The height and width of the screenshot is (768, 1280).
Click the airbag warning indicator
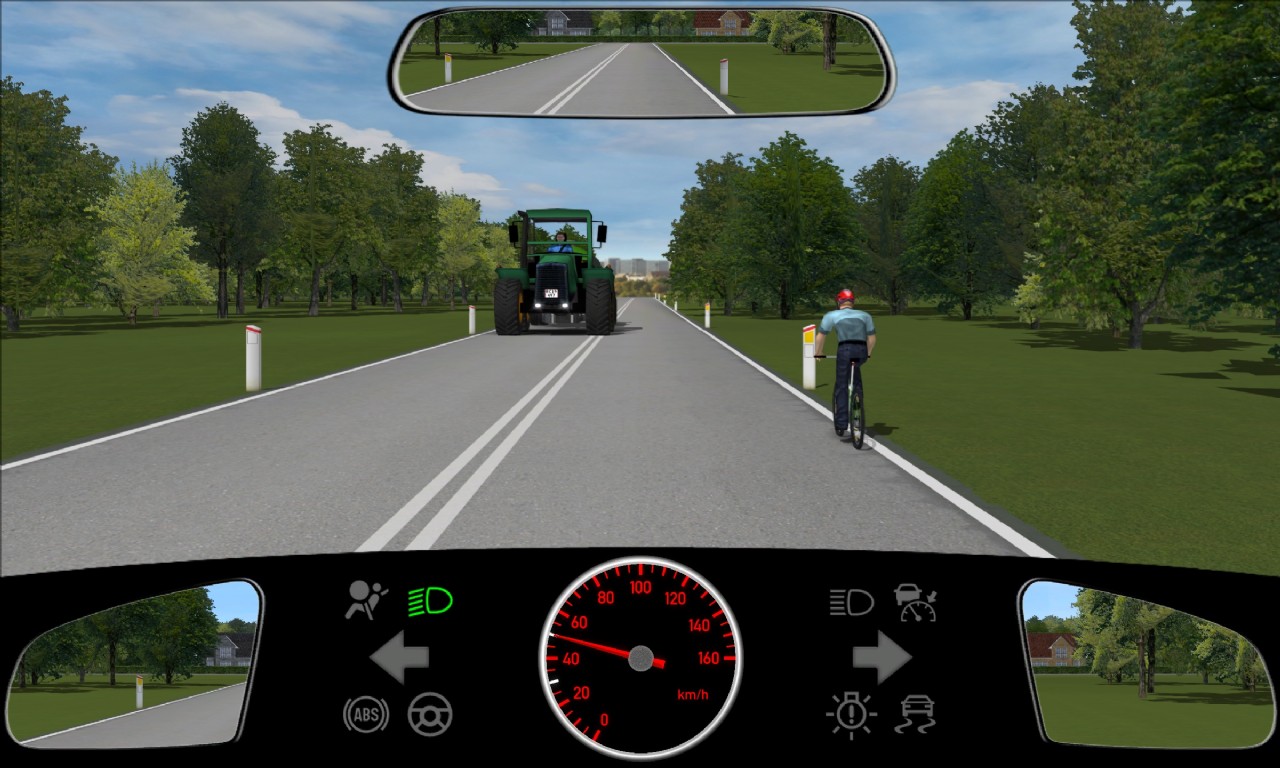coord(366,600)
